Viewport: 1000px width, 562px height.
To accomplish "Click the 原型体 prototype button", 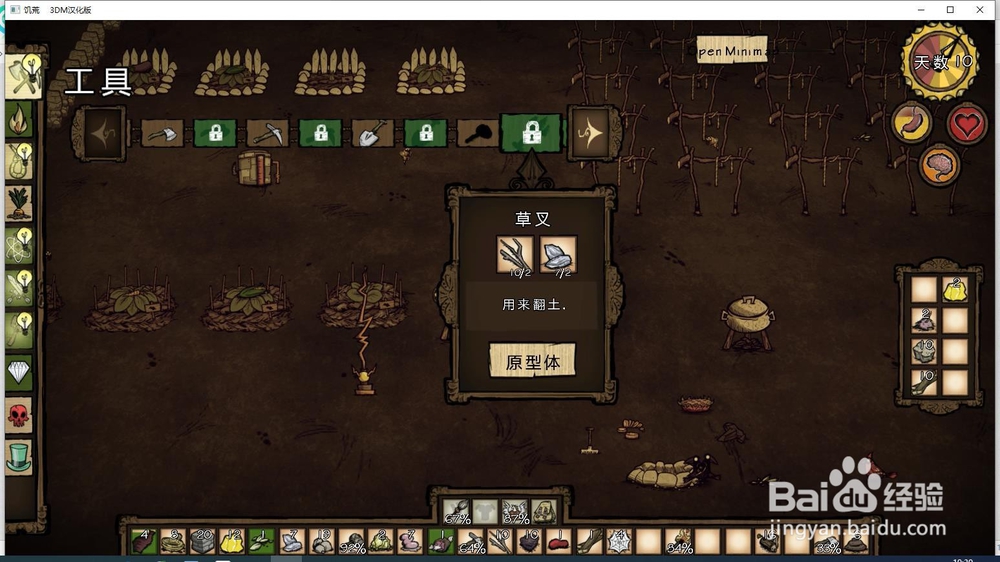I will [x=532, y=361].
